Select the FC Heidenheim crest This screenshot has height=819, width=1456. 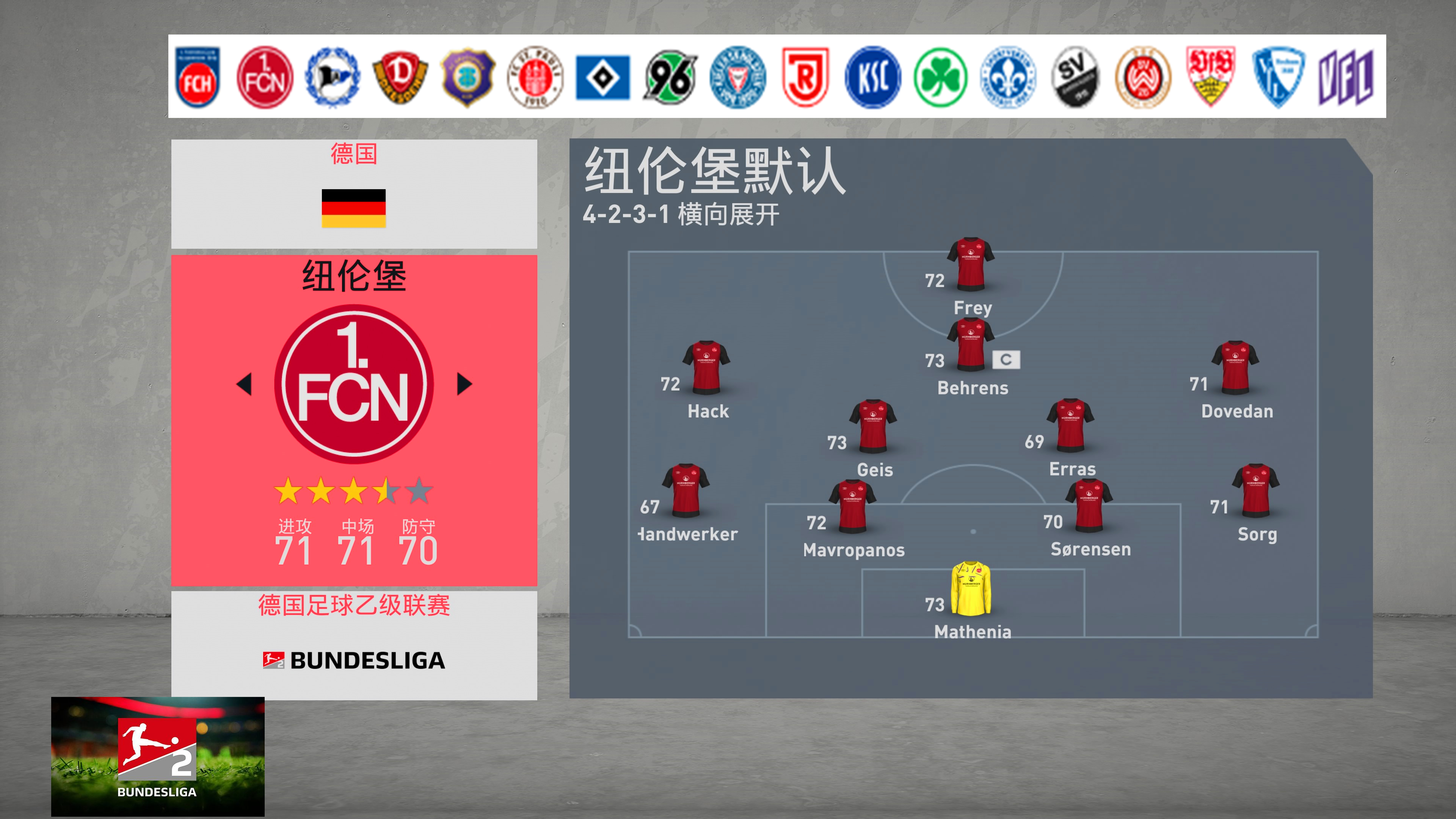(197, 77)
